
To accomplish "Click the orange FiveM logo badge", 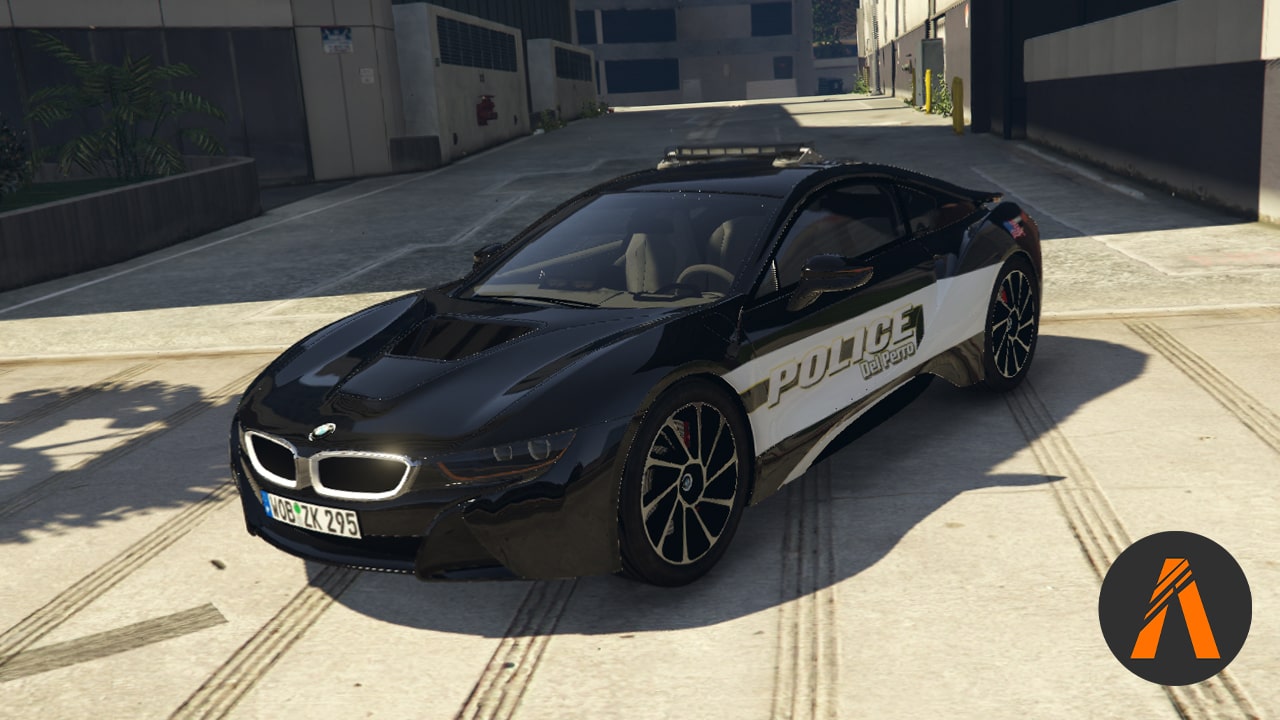I will [x=1175, y=608].
